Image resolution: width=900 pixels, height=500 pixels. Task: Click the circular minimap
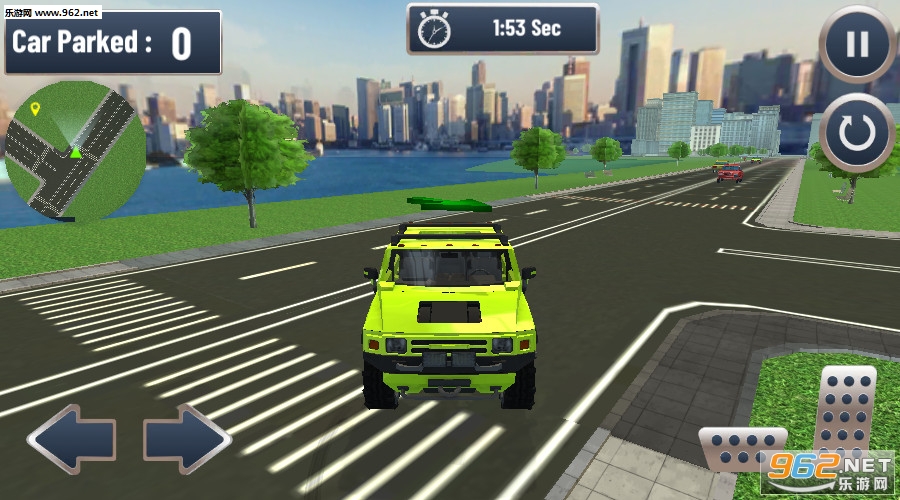point(75,150)
